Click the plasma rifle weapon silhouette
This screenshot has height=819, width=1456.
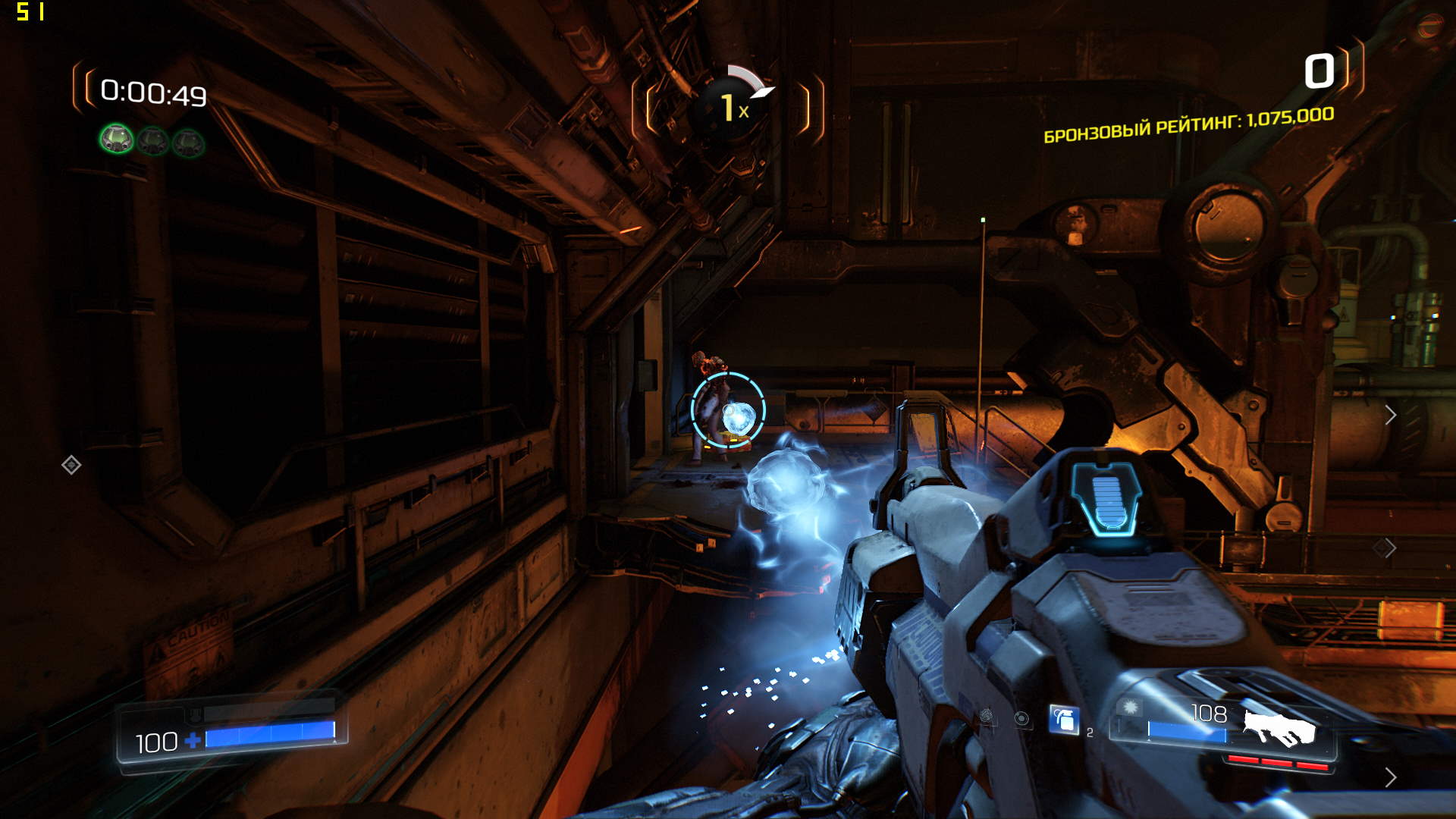(1279, 728)
